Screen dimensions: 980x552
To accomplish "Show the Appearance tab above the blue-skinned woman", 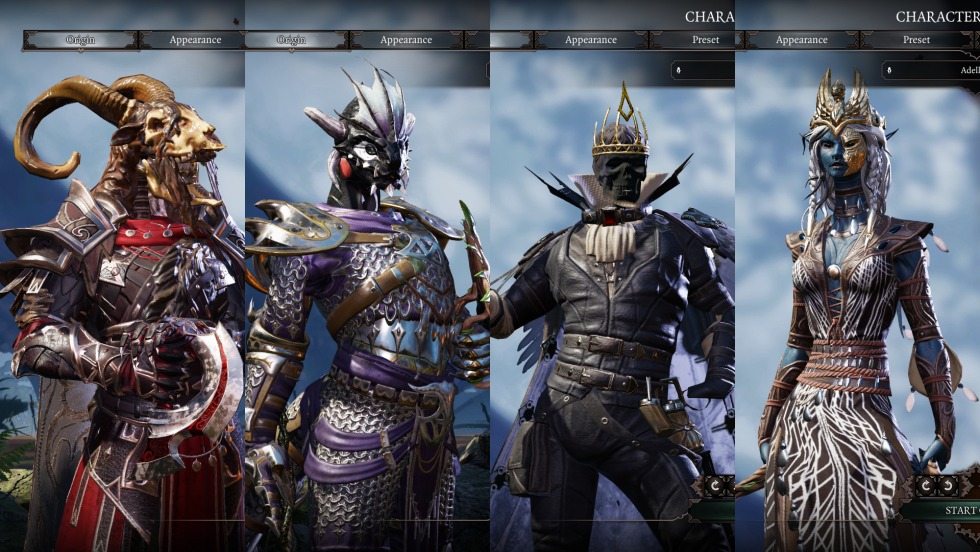I will coord(801,40).
